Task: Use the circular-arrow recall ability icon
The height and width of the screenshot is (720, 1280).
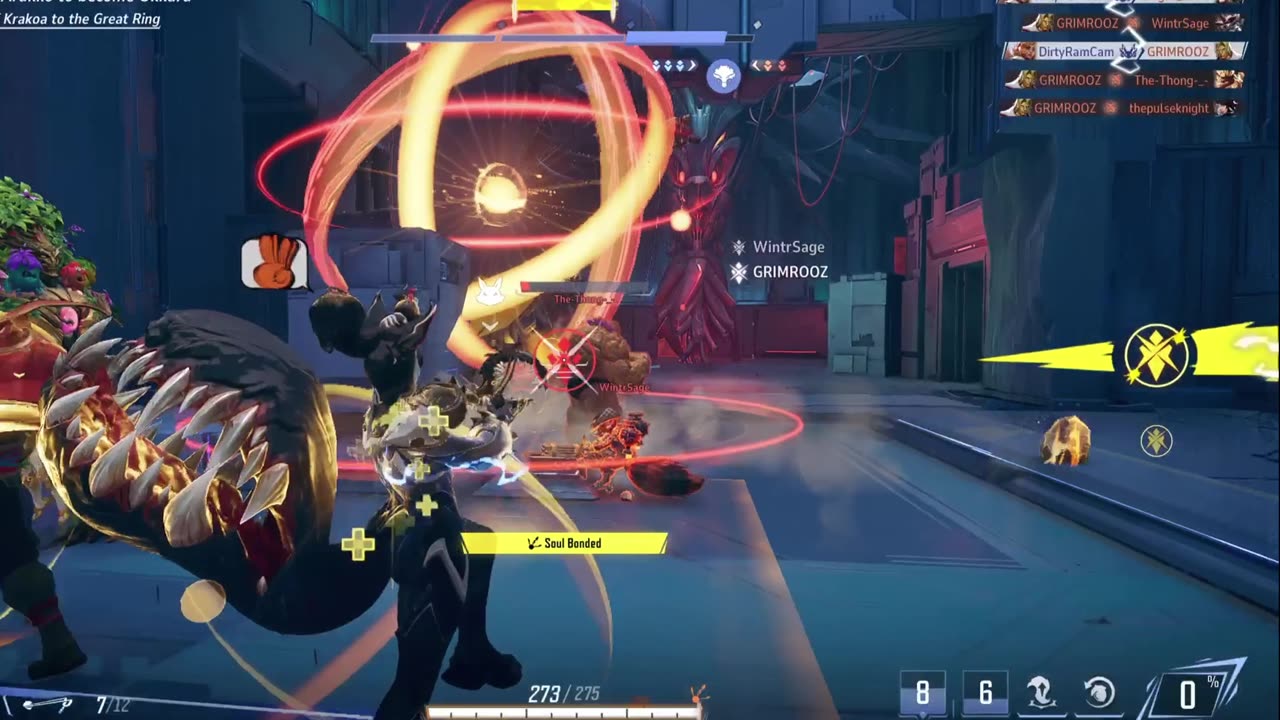Action: click(1099, 693)
